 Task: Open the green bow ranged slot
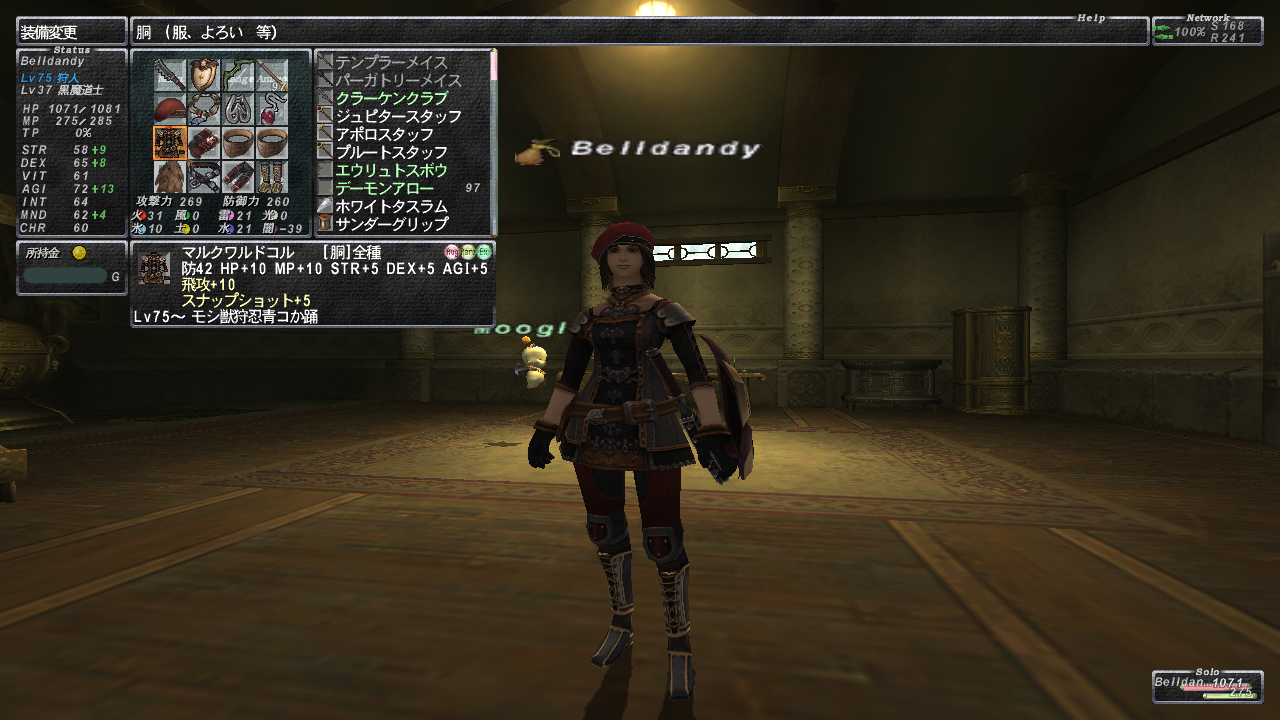(238, 76)
